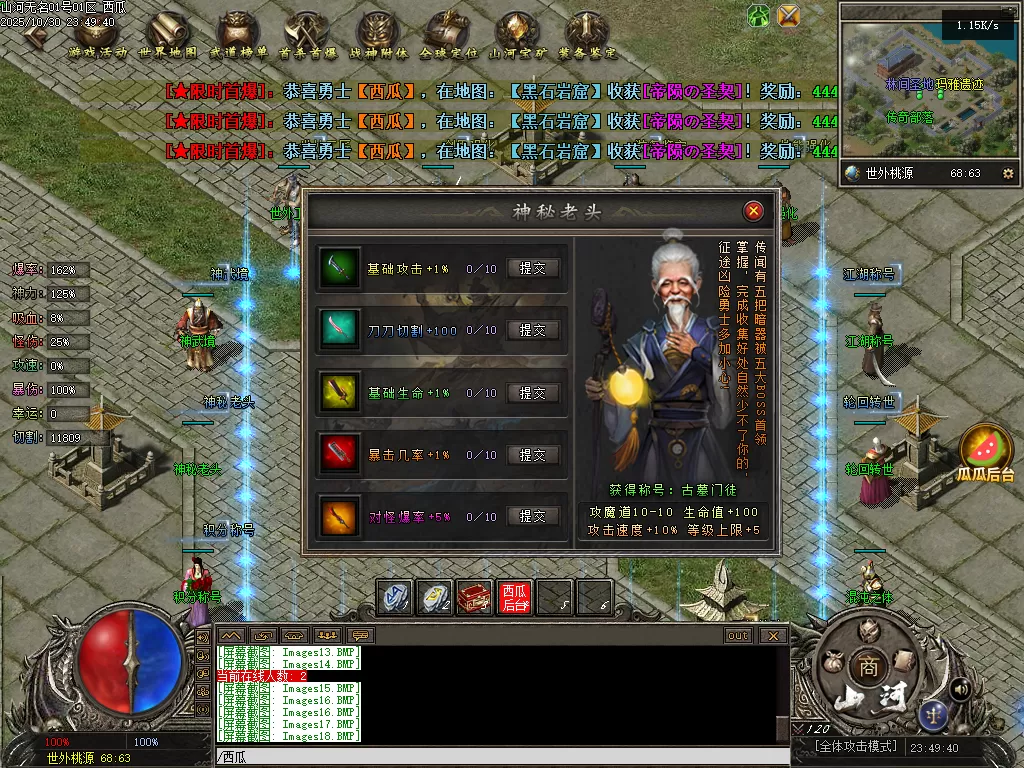
Task: Submit items for 基础攻击+1%
Action: coord(533,268)
